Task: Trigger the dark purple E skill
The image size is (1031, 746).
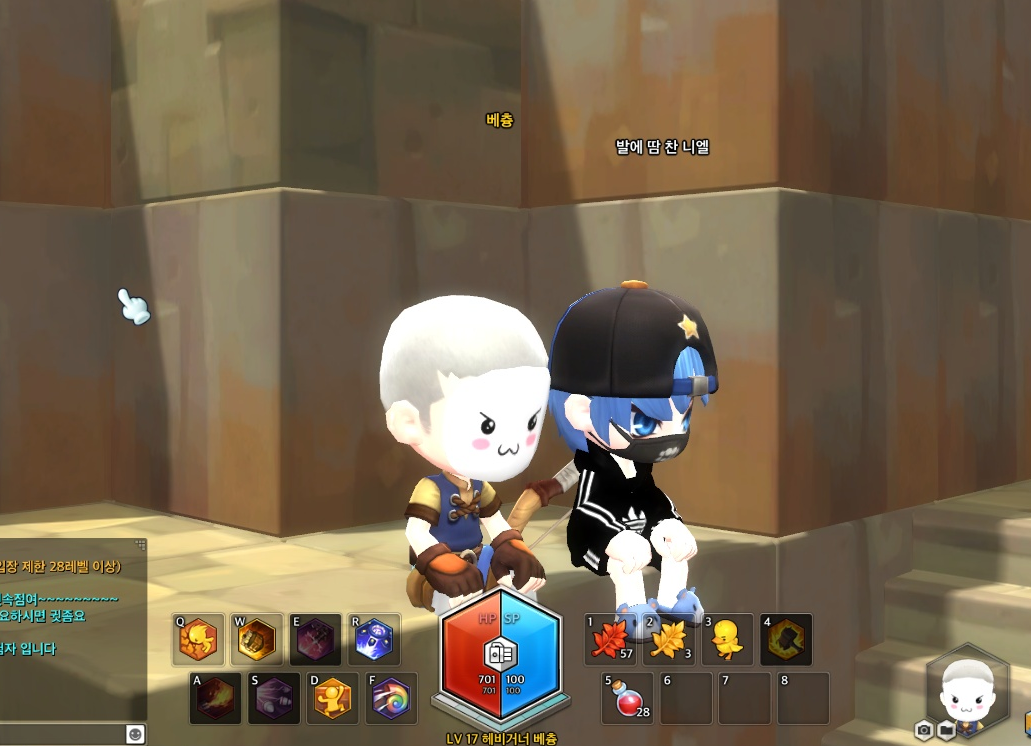Action: 315,640
